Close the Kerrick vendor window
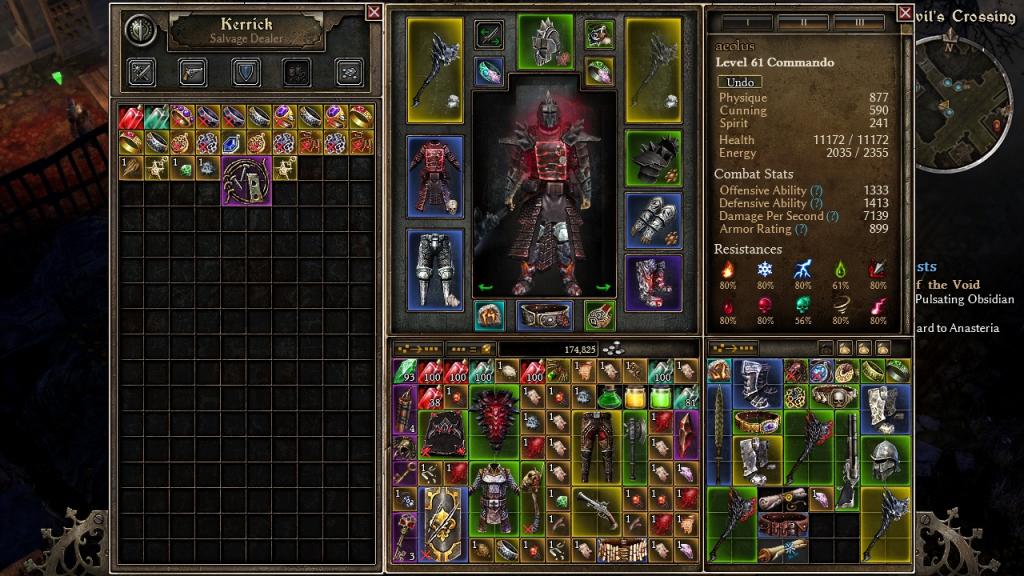 373,12
